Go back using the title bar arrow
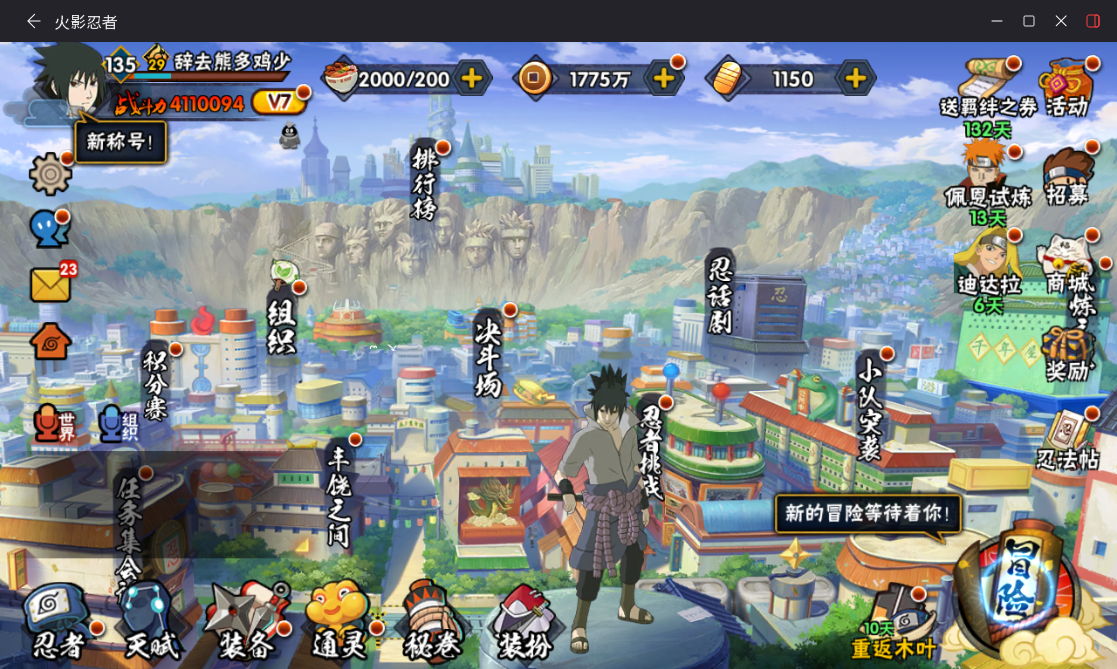Image resolution: width=1117 pixels, height=669 pixels. coord(34,21)
